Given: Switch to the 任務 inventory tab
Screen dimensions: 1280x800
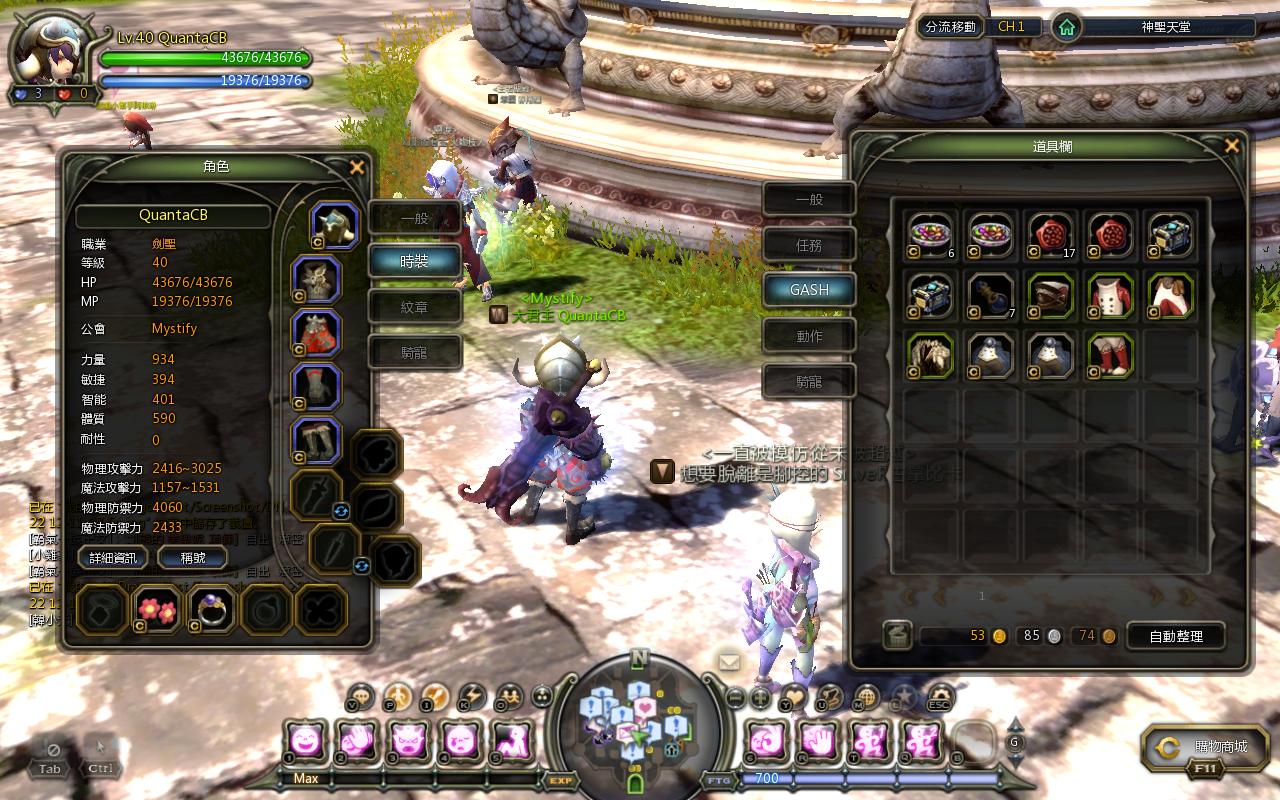Looking at the screenshot, I should 809,245.
